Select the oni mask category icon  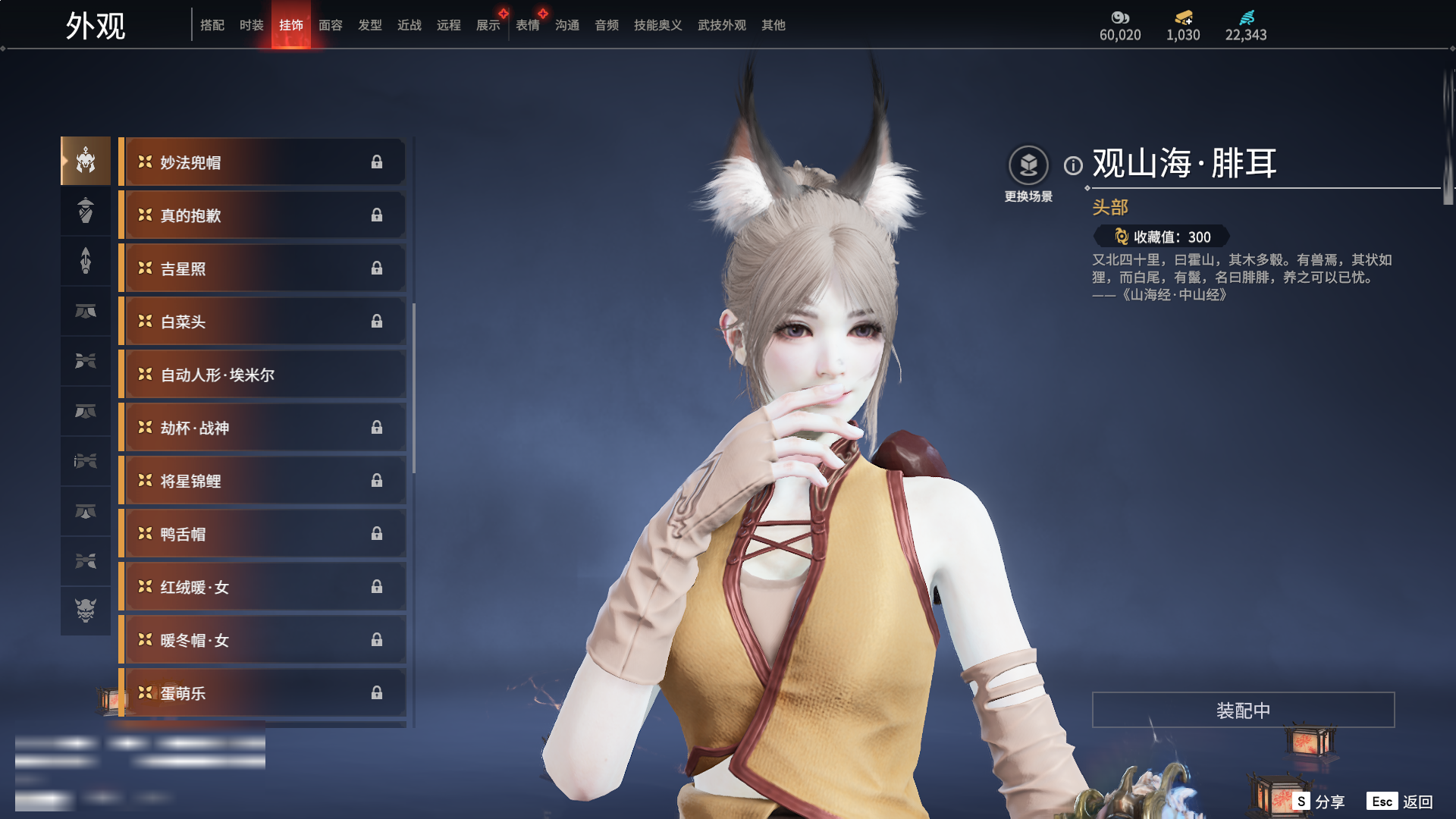(x=86, y=610)
